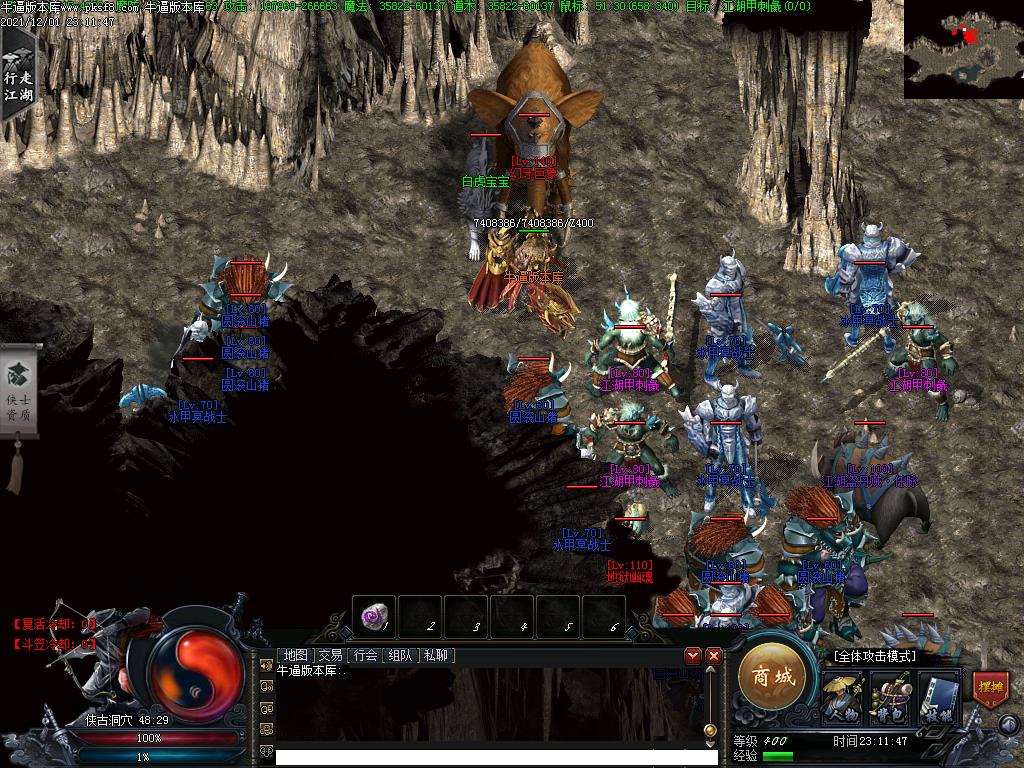Switch to the 交易 chat tab
Image resolution: width=1024 pixels, height=768 pixels.
pyautogui.click(x=330, y=656)
